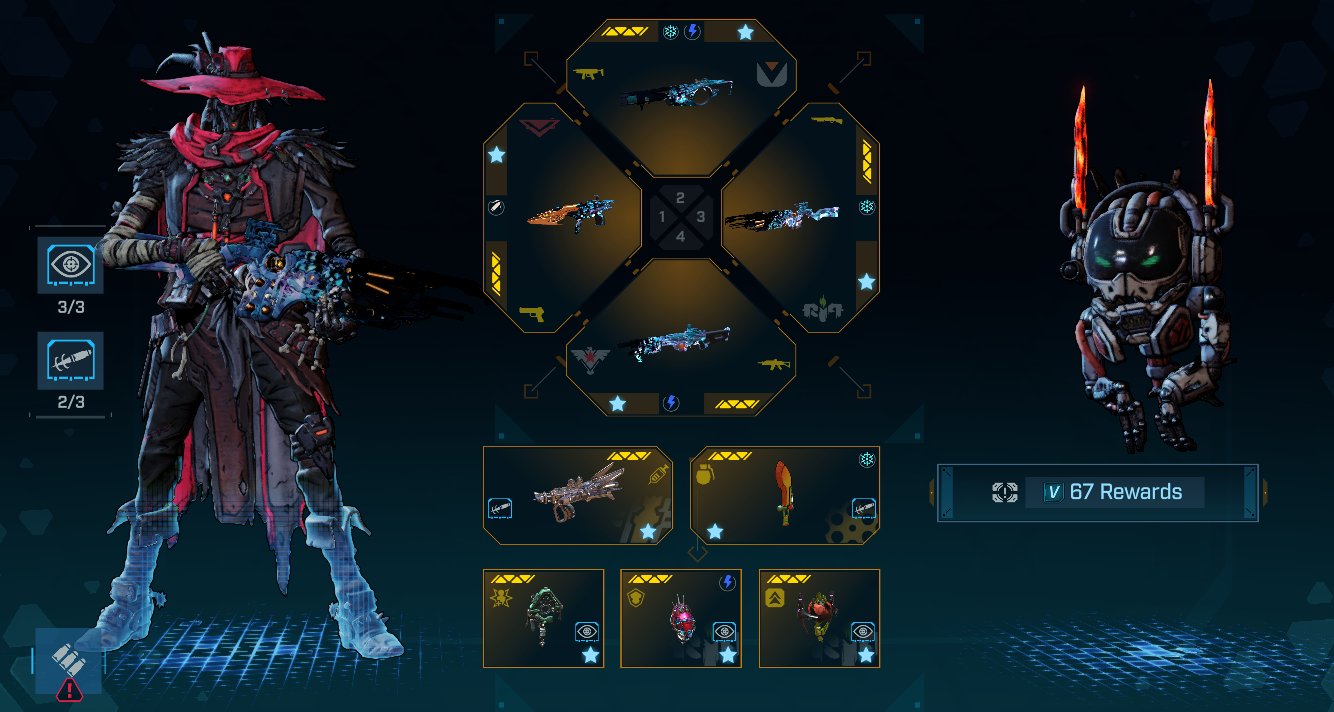
Task: Select the class mod slot with green item
Action: (543, 618)
